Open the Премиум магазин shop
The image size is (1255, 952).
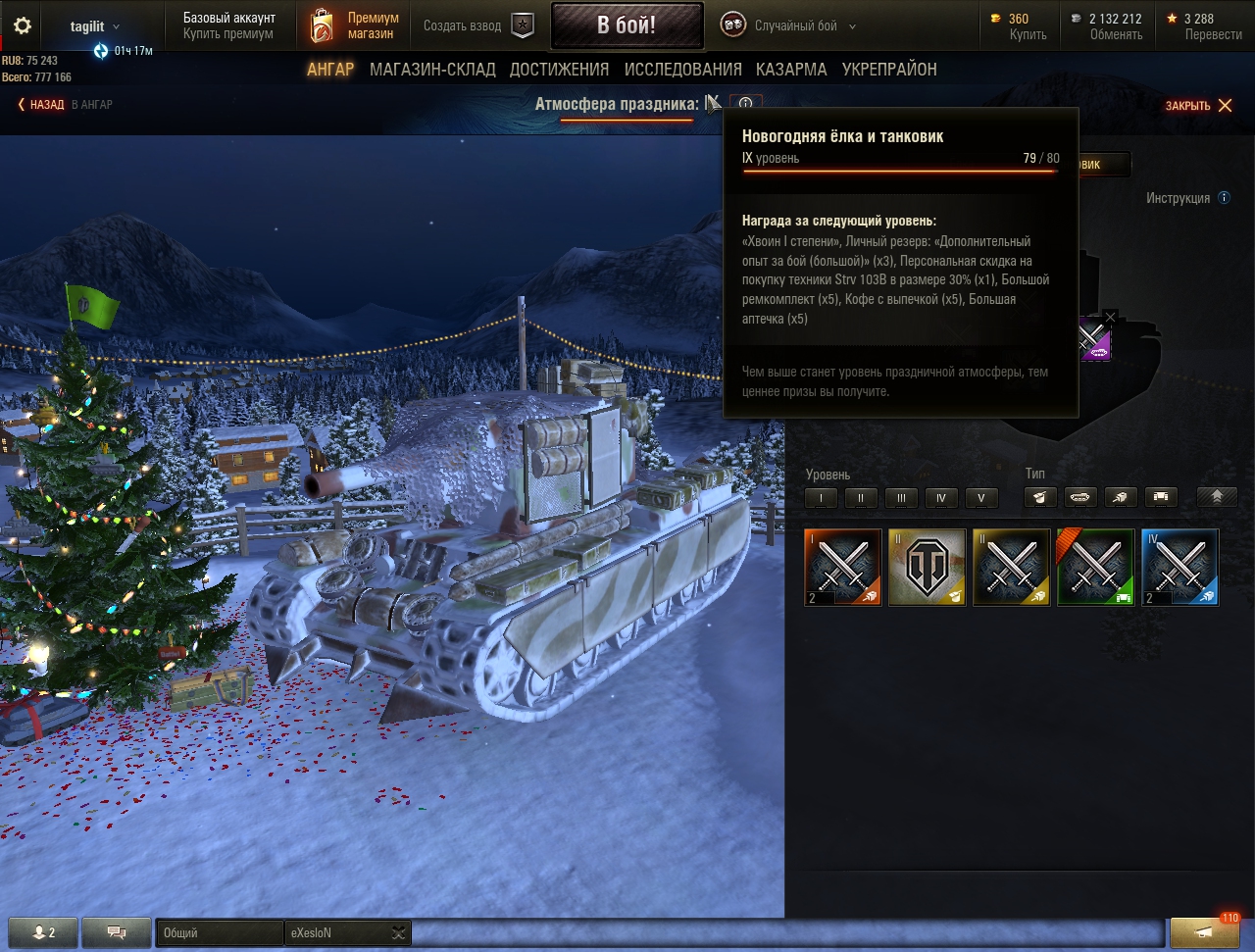(357, 25)
